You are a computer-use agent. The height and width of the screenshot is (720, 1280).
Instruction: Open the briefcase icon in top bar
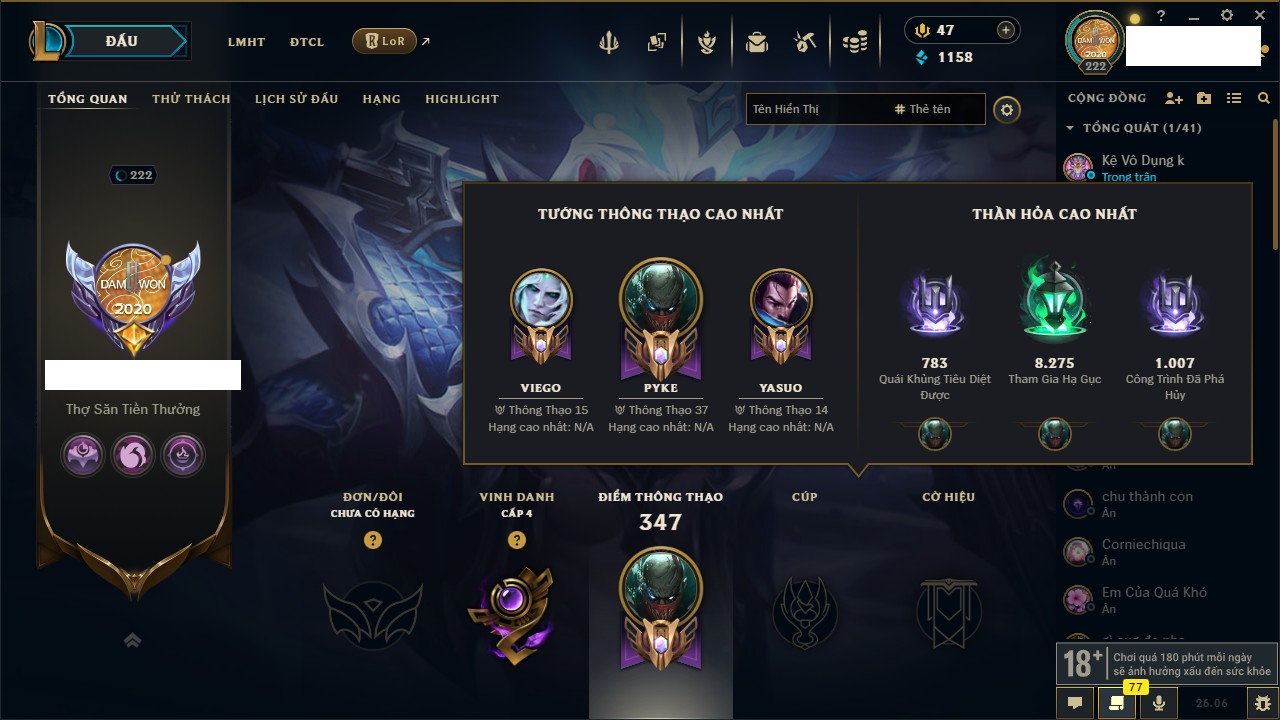(757, 42)
